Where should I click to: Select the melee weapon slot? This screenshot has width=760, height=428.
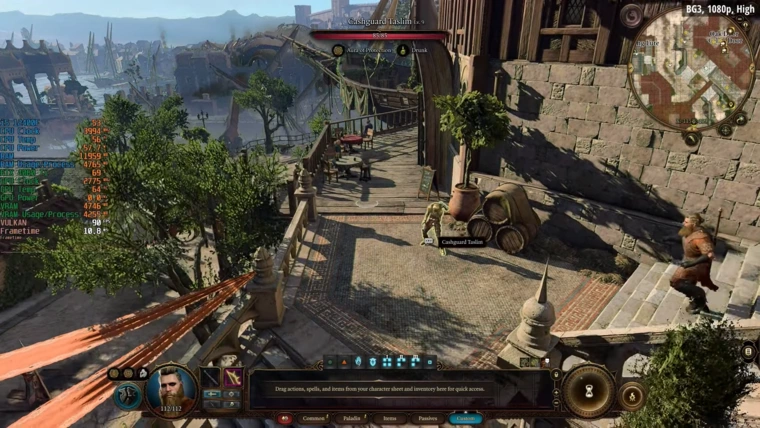point(211,377)
